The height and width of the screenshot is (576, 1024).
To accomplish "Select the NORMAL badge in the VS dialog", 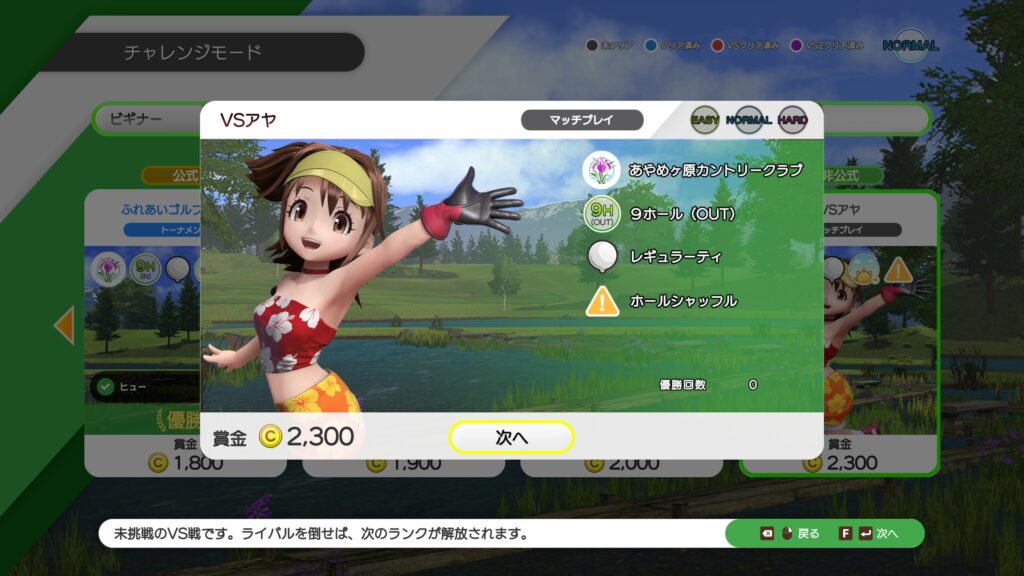I will coord(748,120).
